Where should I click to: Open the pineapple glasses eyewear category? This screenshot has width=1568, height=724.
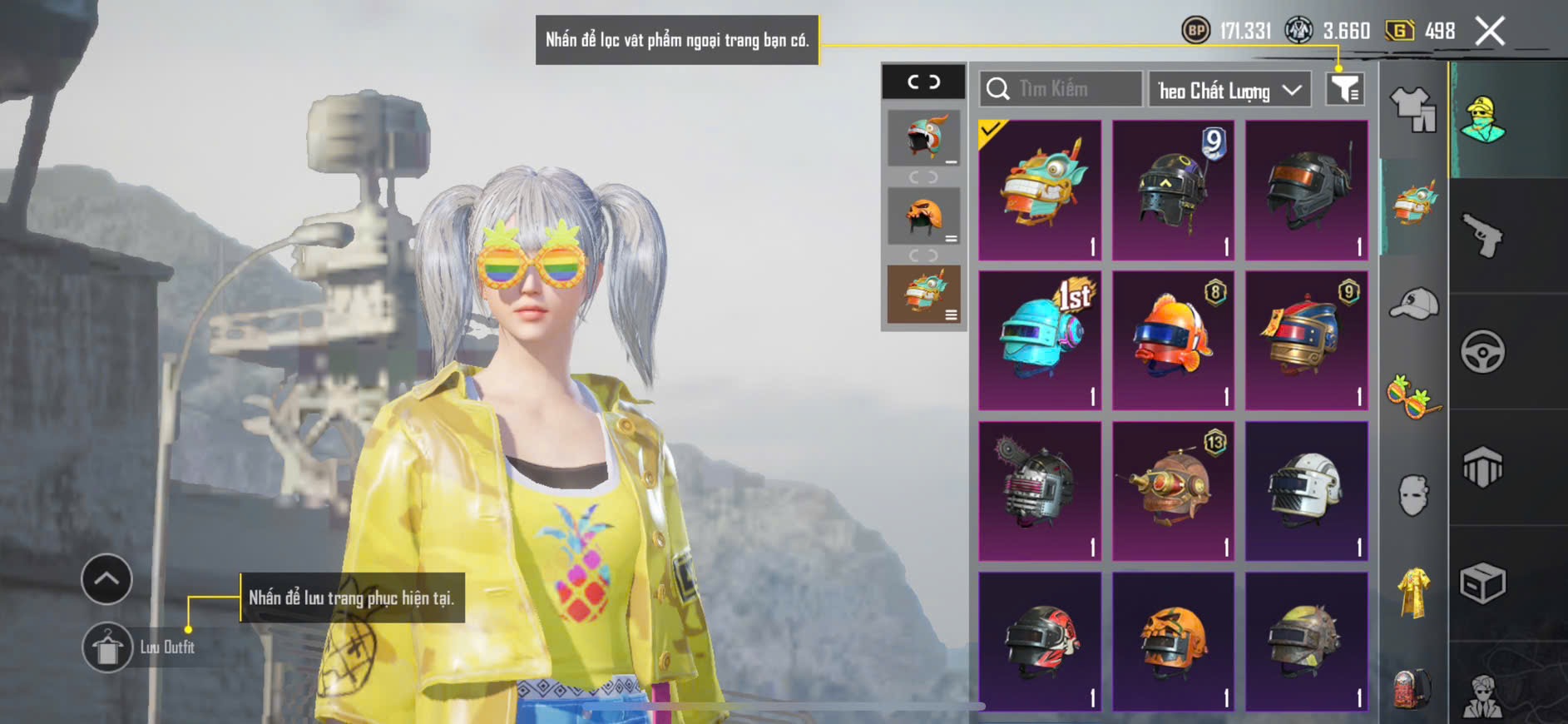point(1413,397)
